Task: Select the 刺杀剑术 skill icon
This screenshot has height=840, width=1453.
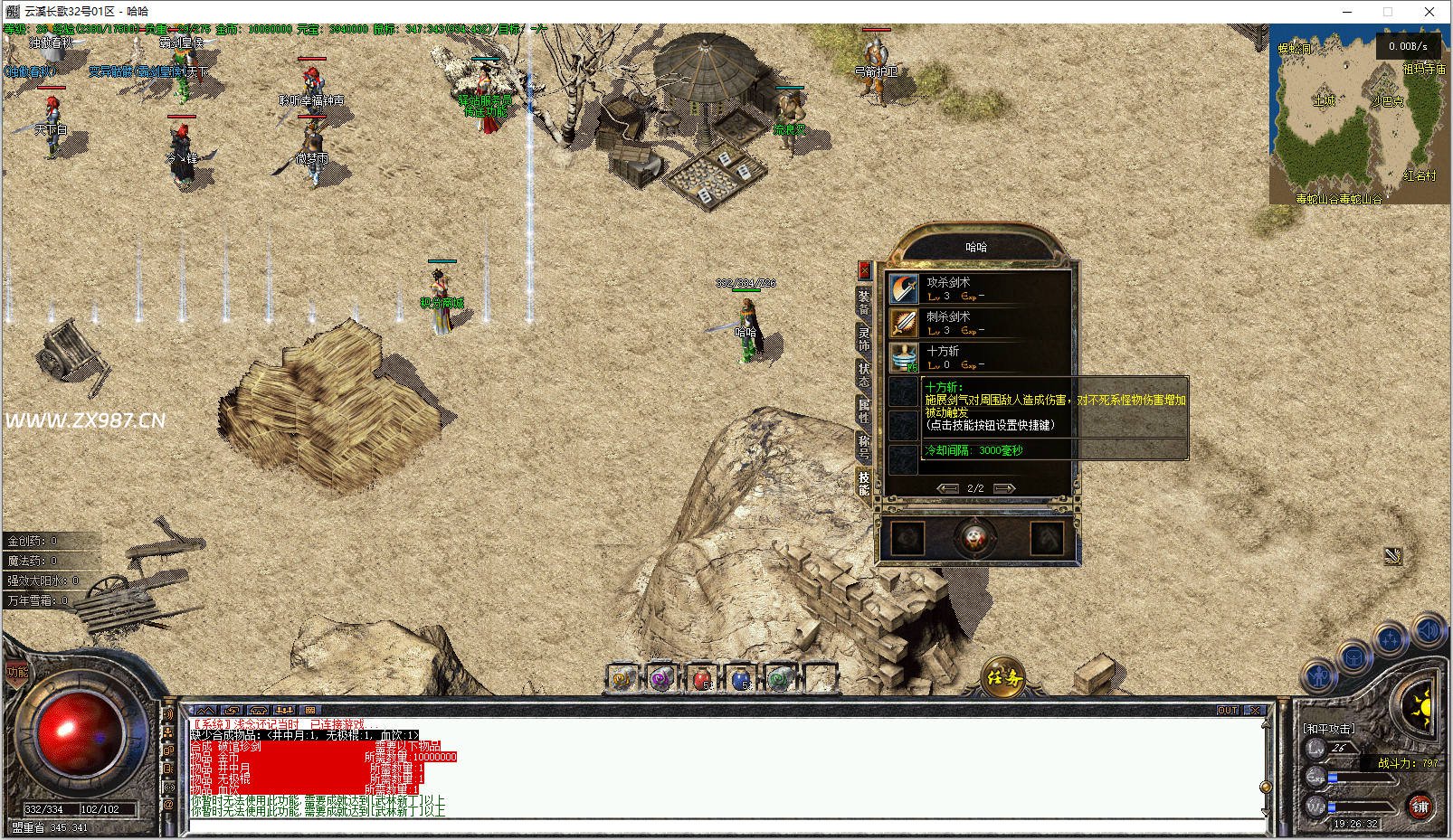Action: click(903, 323)
